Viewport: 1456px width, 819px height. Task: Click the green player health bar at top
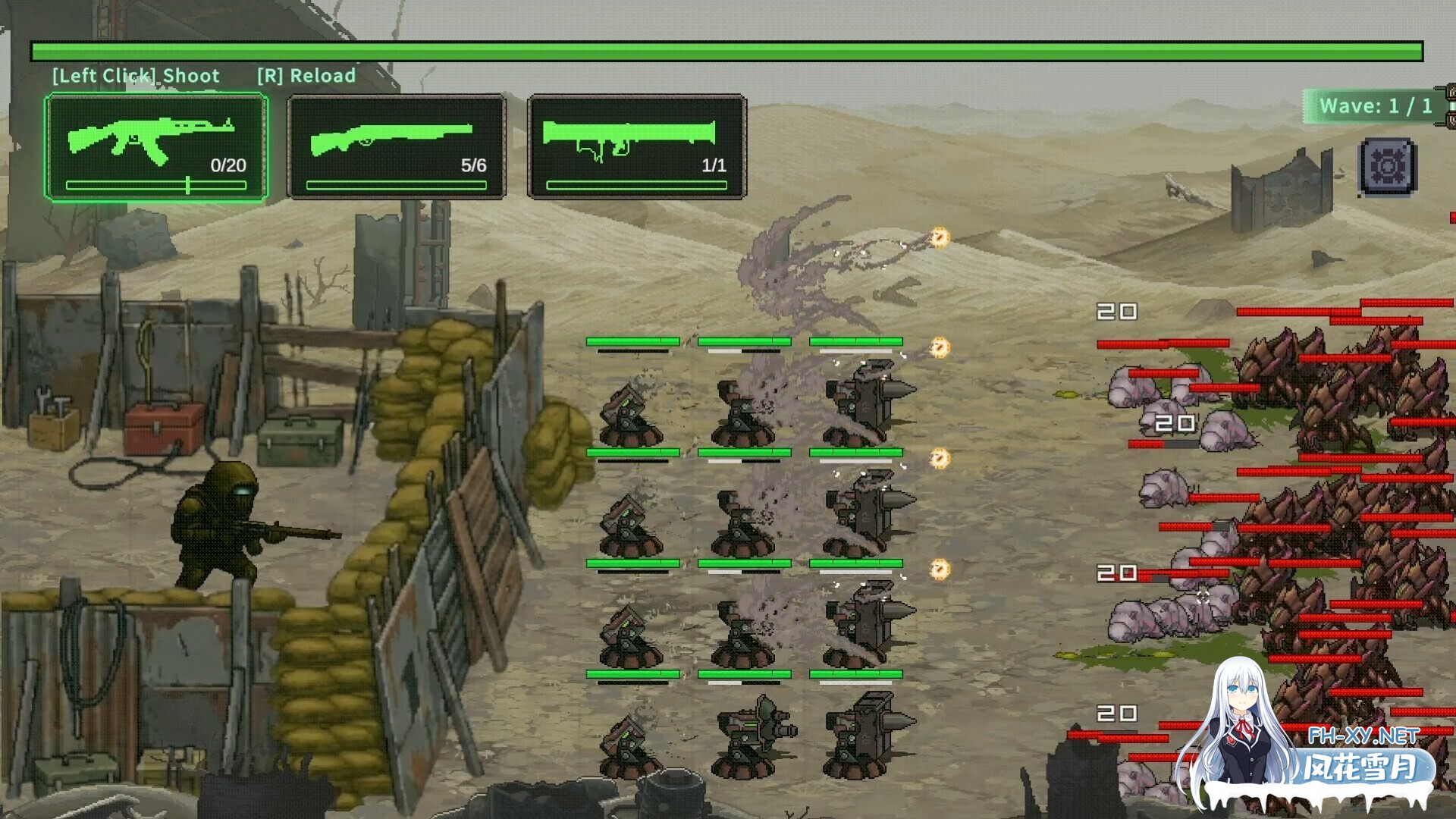coord(728,49)
